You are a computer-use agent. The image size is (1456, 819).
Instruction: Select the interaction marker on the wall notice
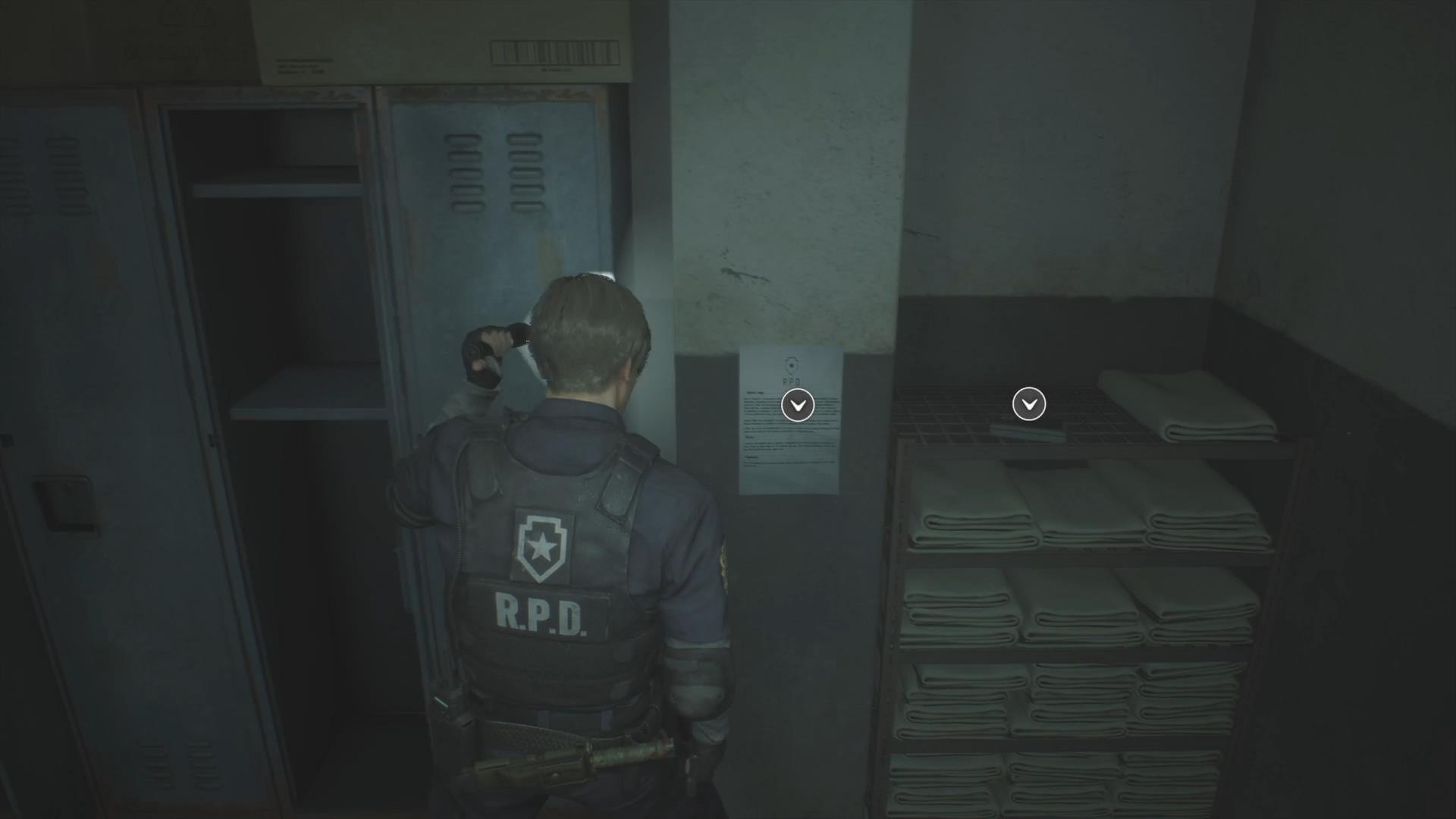tap(798, 406)
